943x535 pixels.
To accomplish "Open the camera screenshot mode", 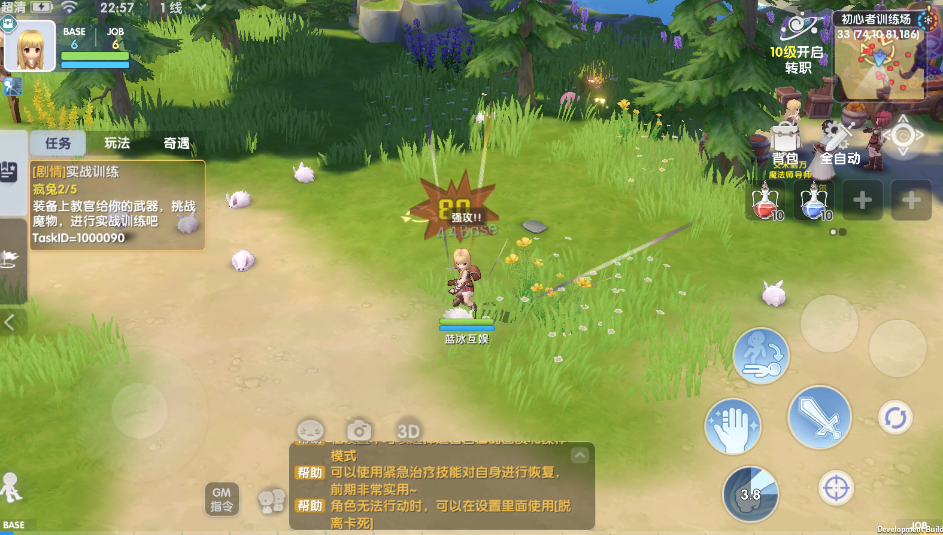I will pos(359,430).
